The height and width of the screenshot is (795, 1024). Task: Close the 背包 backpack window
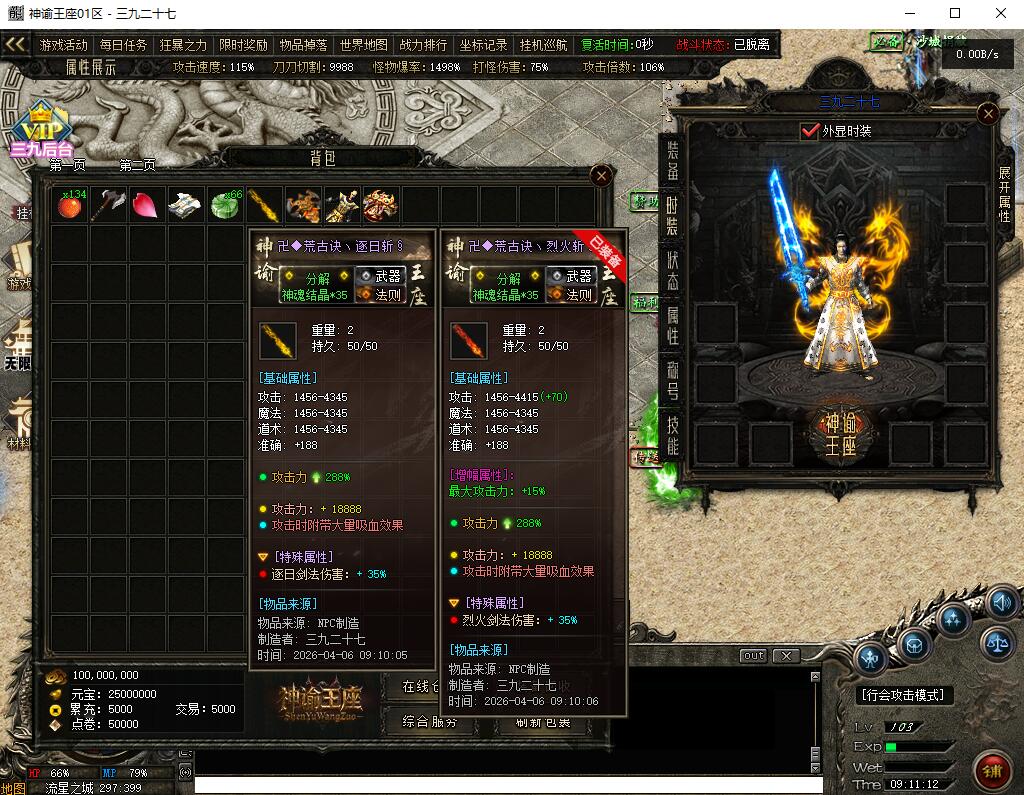[601, 176]
